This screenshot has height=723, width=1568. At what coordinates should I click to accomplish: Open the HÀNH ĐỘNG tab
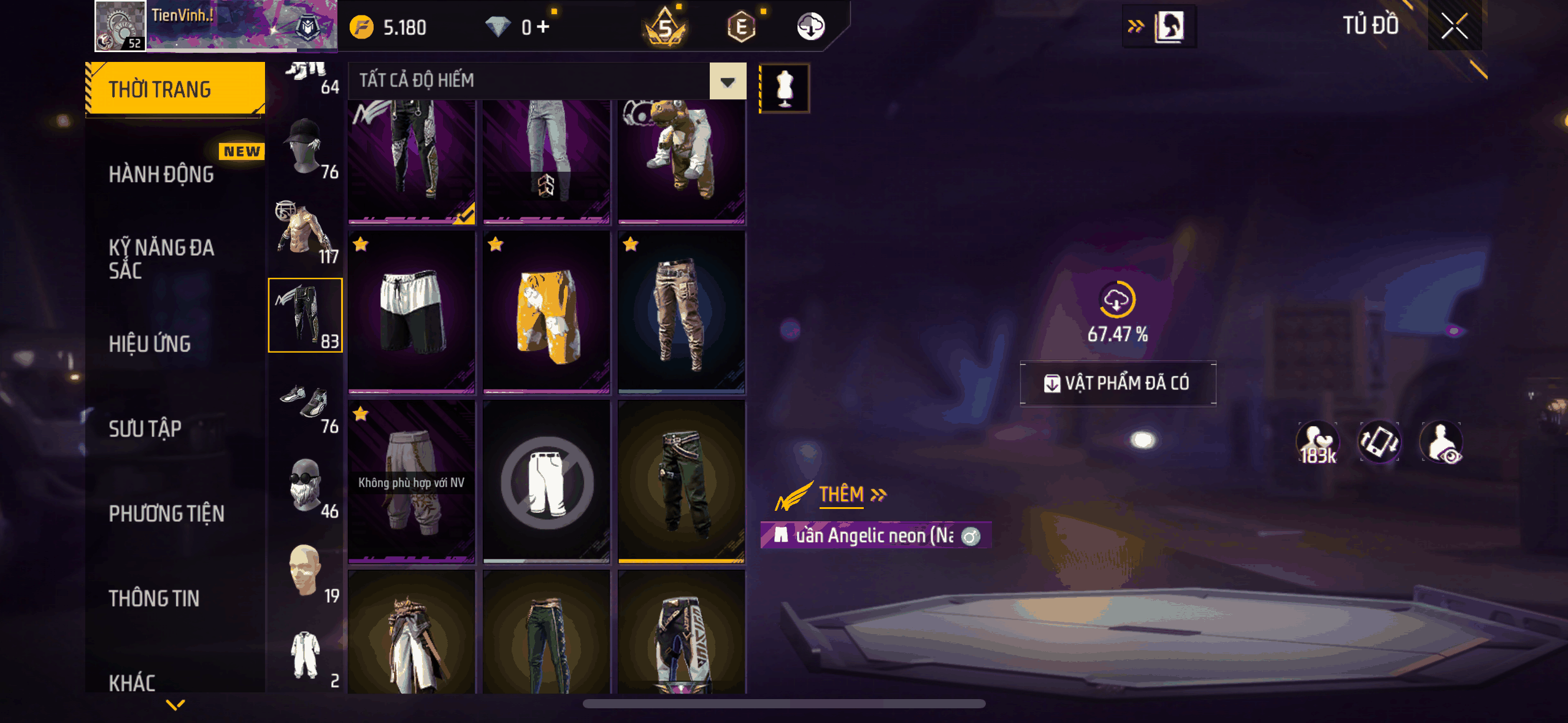pos(162,175)
